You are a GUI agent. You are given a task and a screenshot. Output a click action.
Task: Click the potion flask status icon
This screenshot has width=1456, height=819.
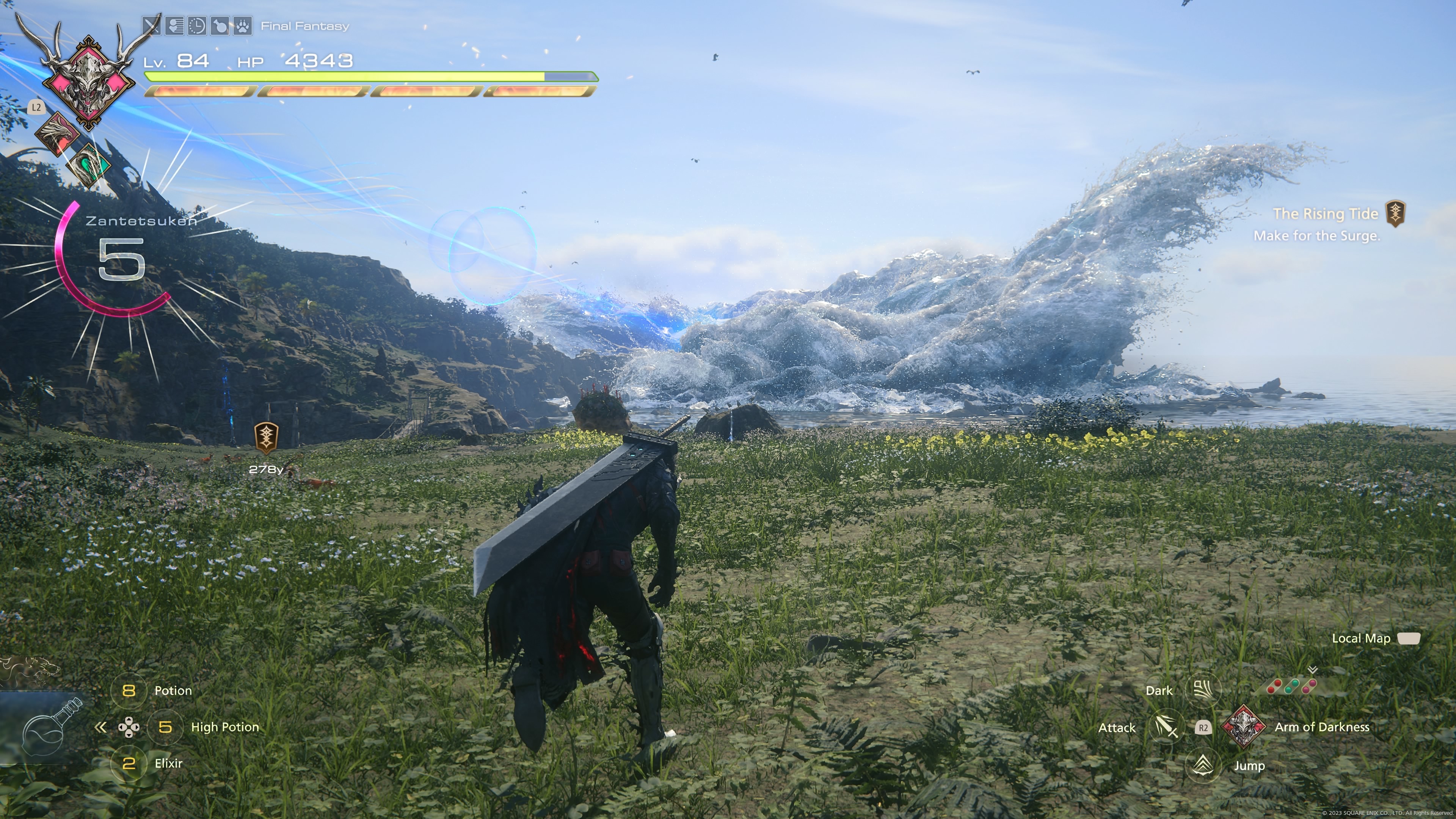coord(220,26)
